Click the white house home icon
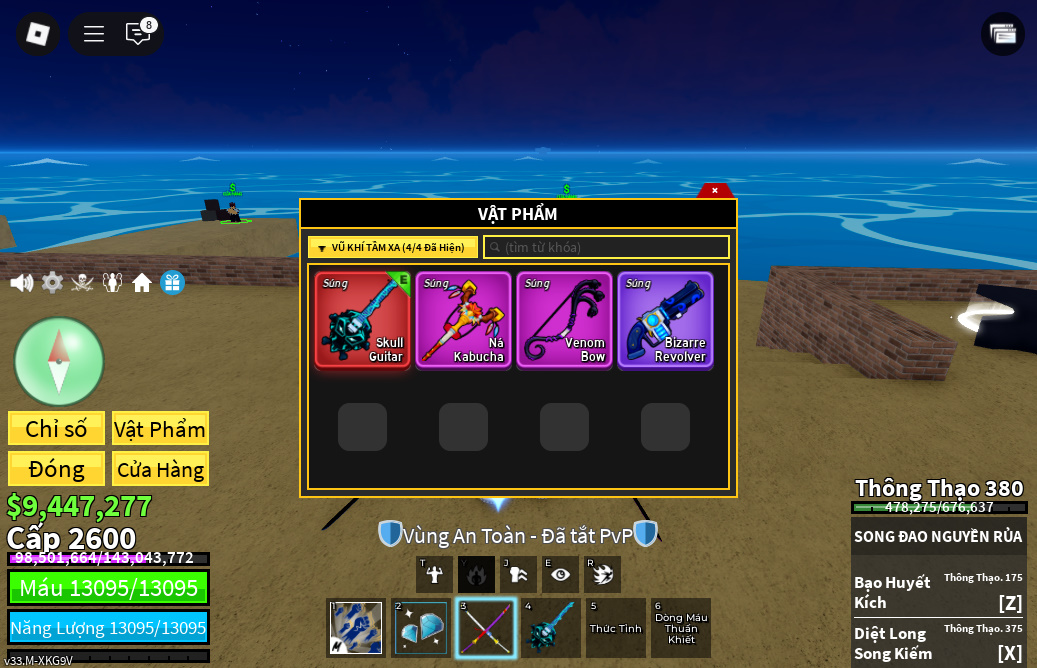 [142, 283]
